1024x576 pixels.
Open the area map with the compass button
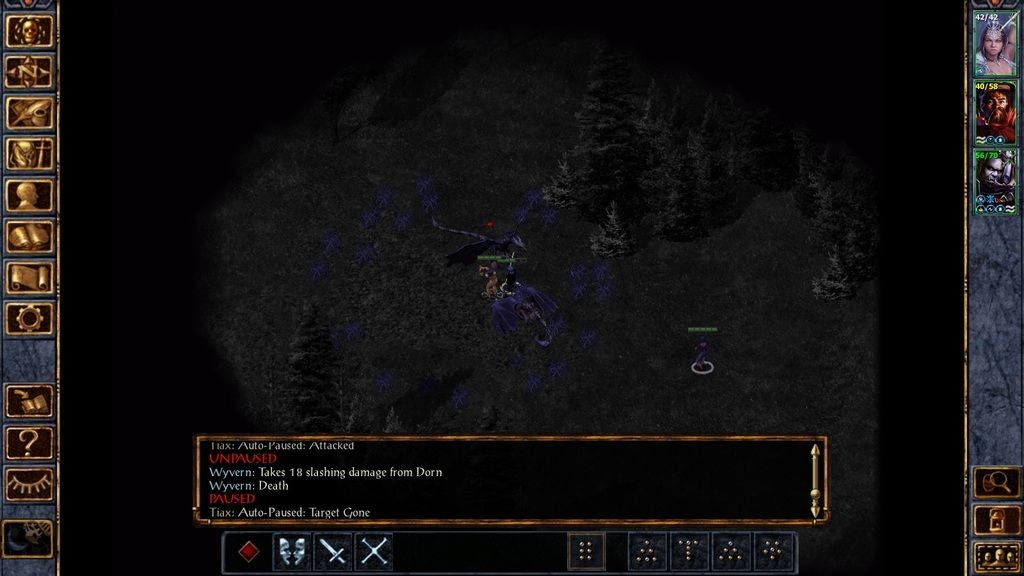tap(29, 71)
